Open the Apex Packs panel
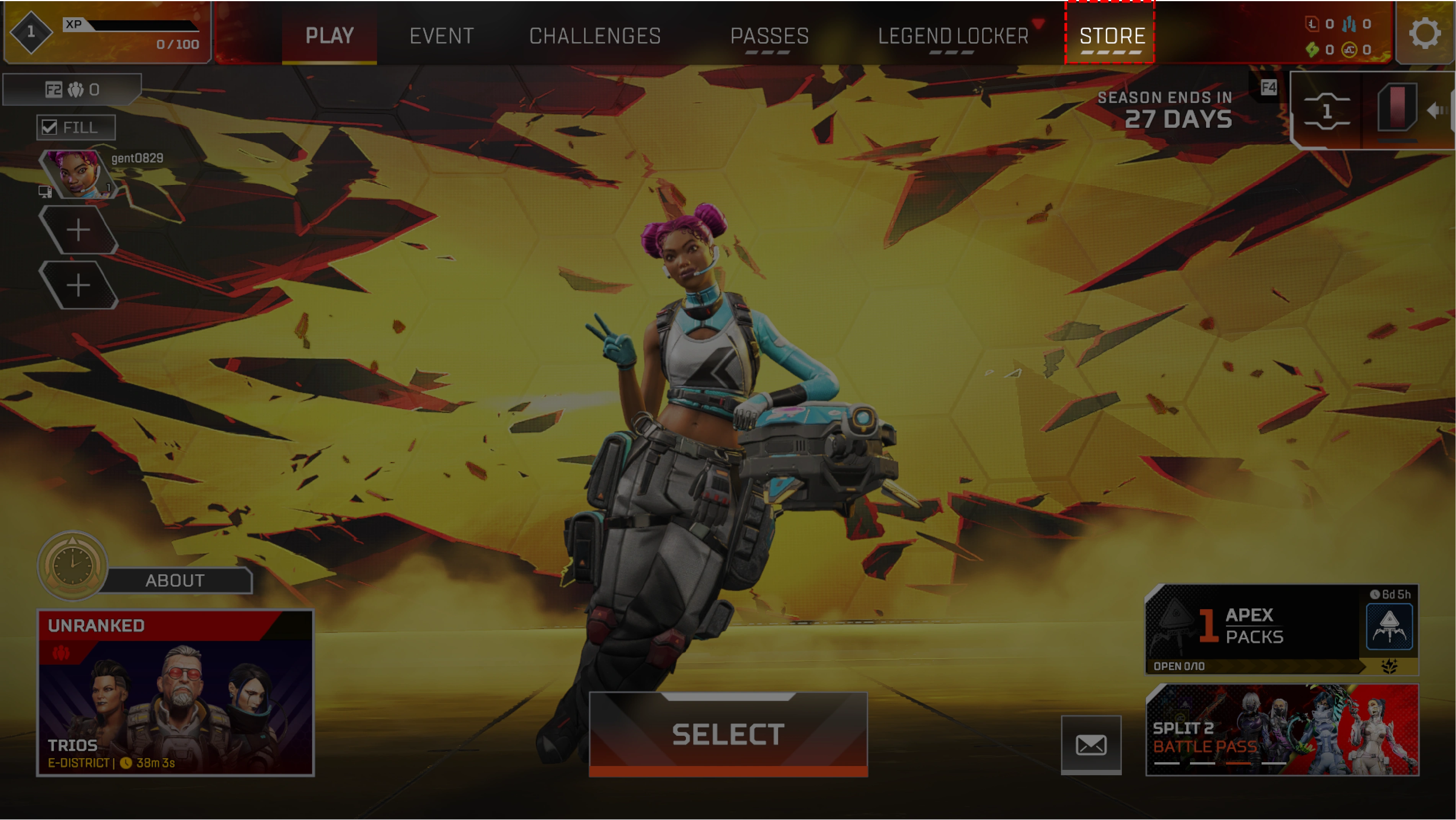1456x820 pixels. pos(1281,629)
